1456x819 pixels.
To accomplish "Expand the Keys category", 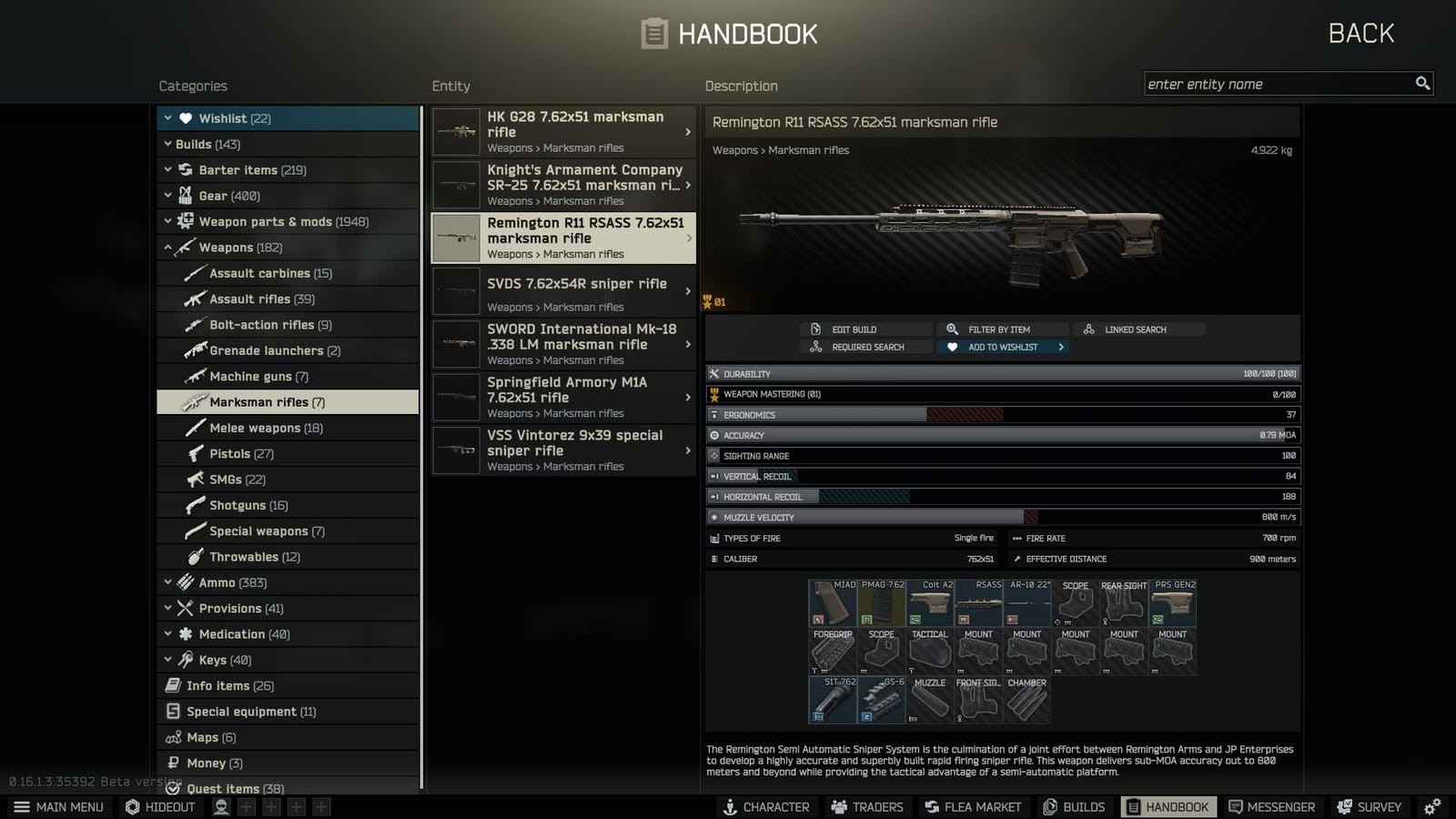I will 168,660.
